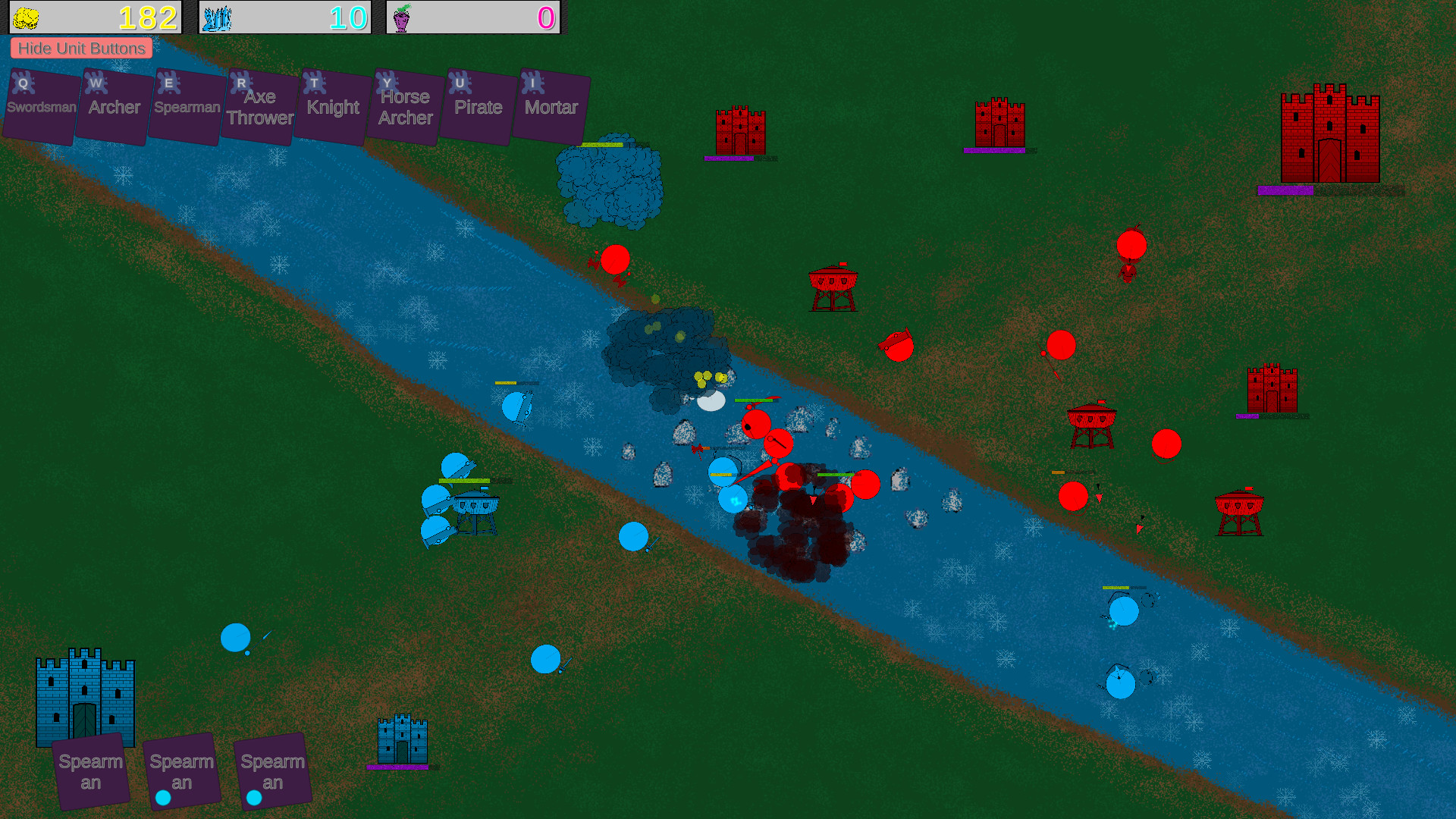
Task: Choose the Spearman from the top unit bar
Action: click(x=185, y=106)
